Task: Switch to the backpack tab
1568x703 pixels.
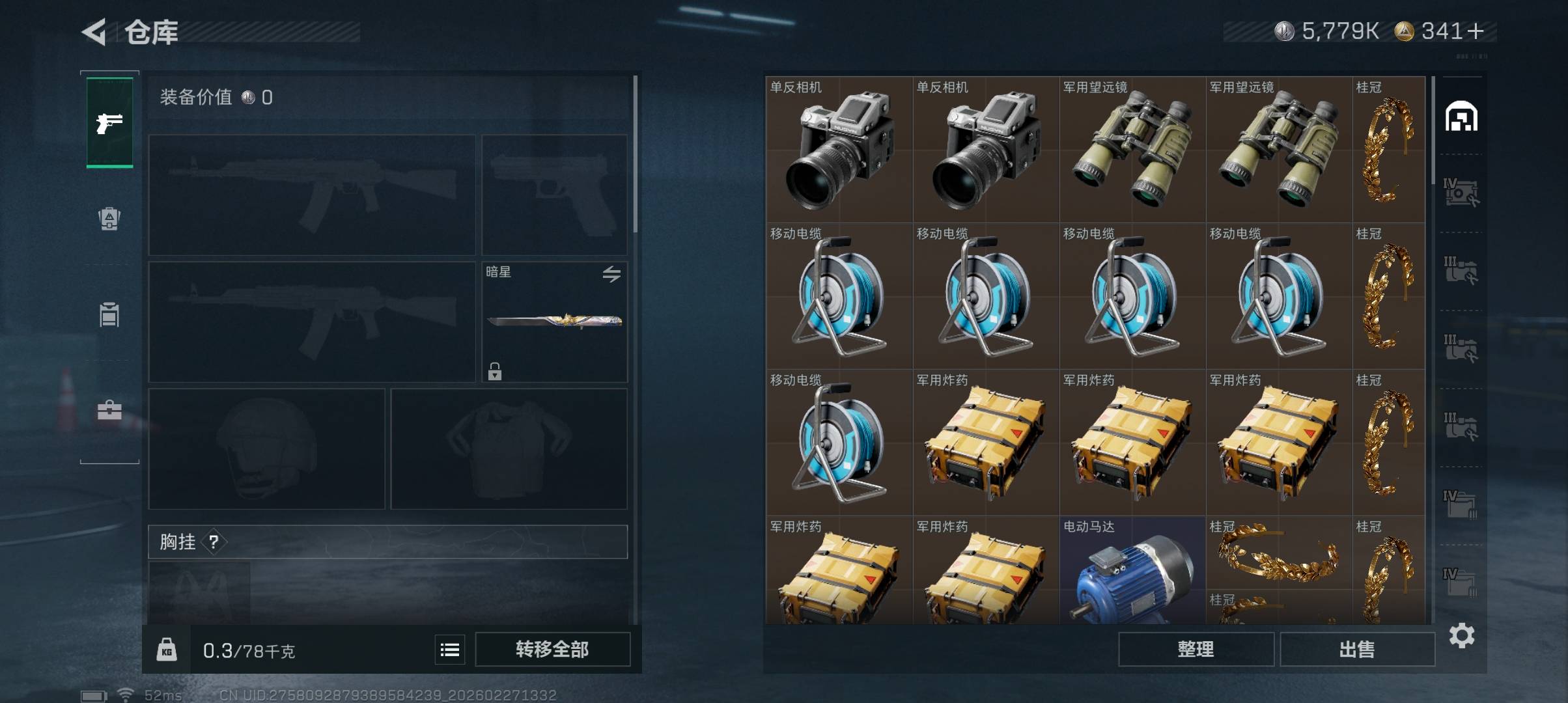Action: (109, 219)
